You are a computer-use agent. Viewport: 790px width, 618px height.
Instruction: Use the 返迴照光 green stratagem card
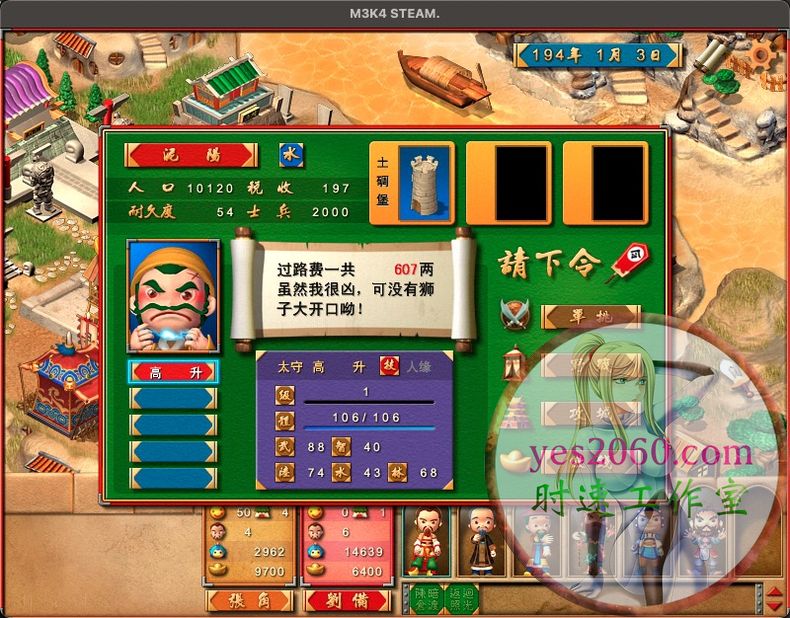pos(462,598)
